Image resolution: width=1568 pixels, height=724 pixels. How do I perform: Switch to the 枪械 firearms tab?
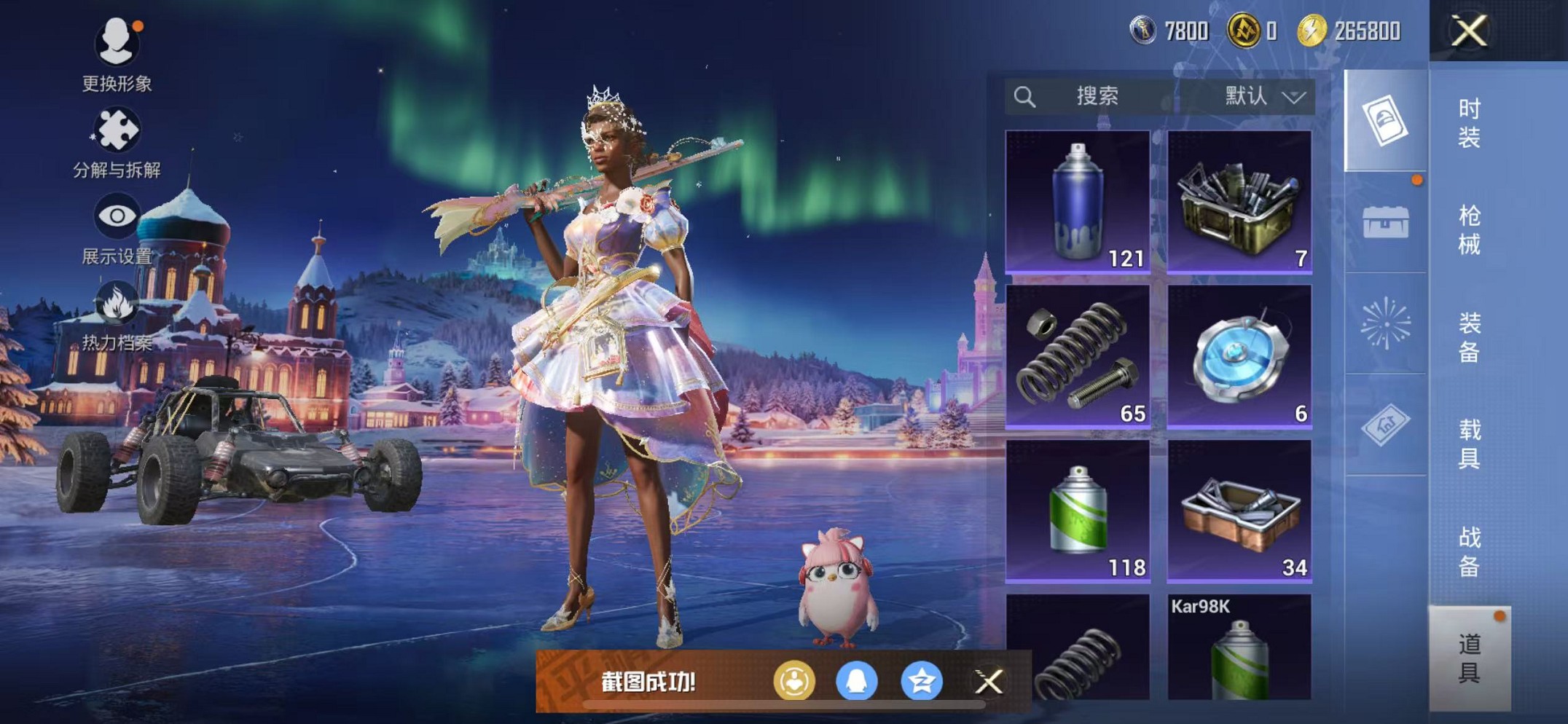(x=1469, y=229)
